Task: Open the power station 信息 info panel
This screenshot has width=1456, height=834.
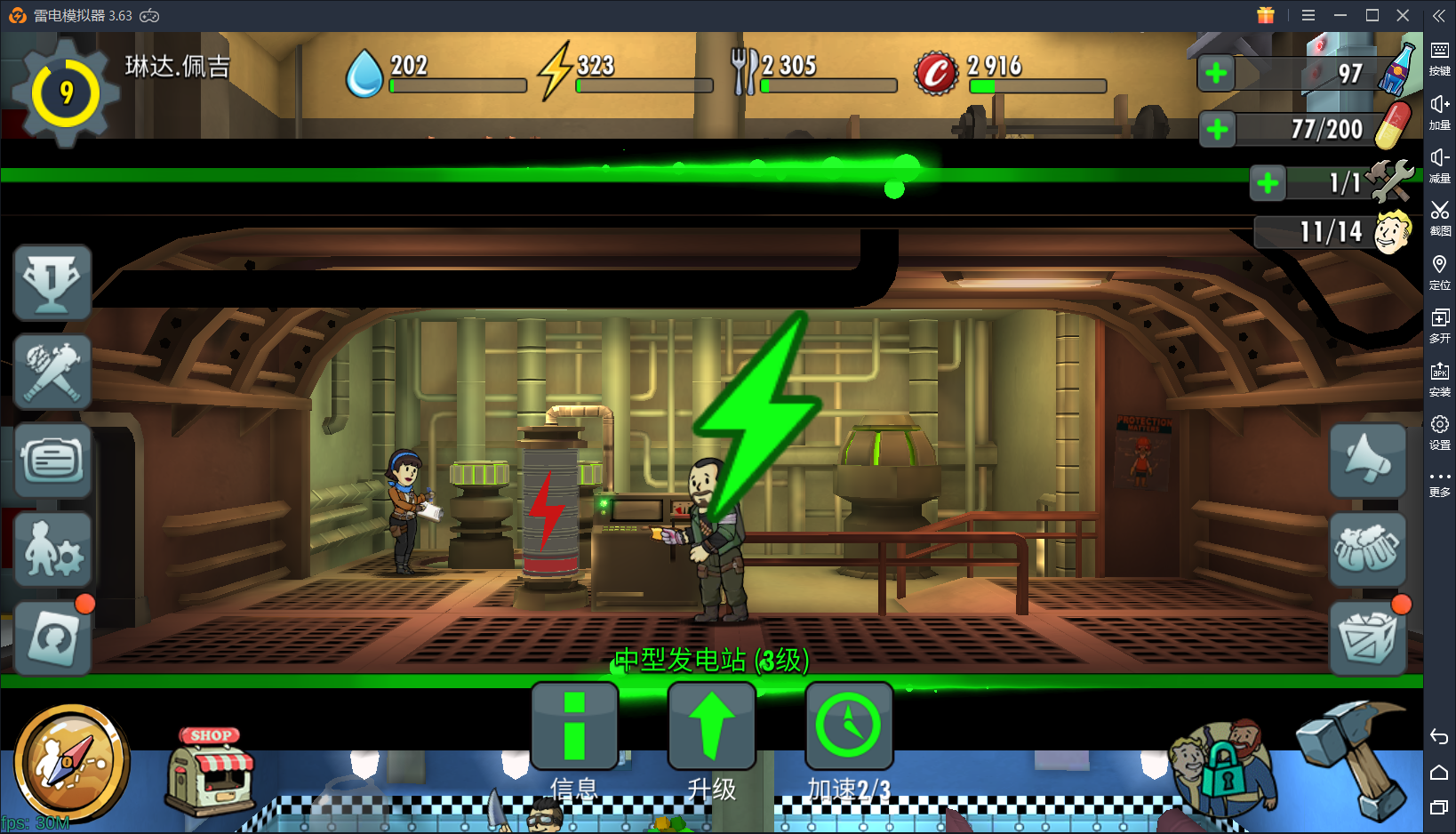Action: [574, 726]
